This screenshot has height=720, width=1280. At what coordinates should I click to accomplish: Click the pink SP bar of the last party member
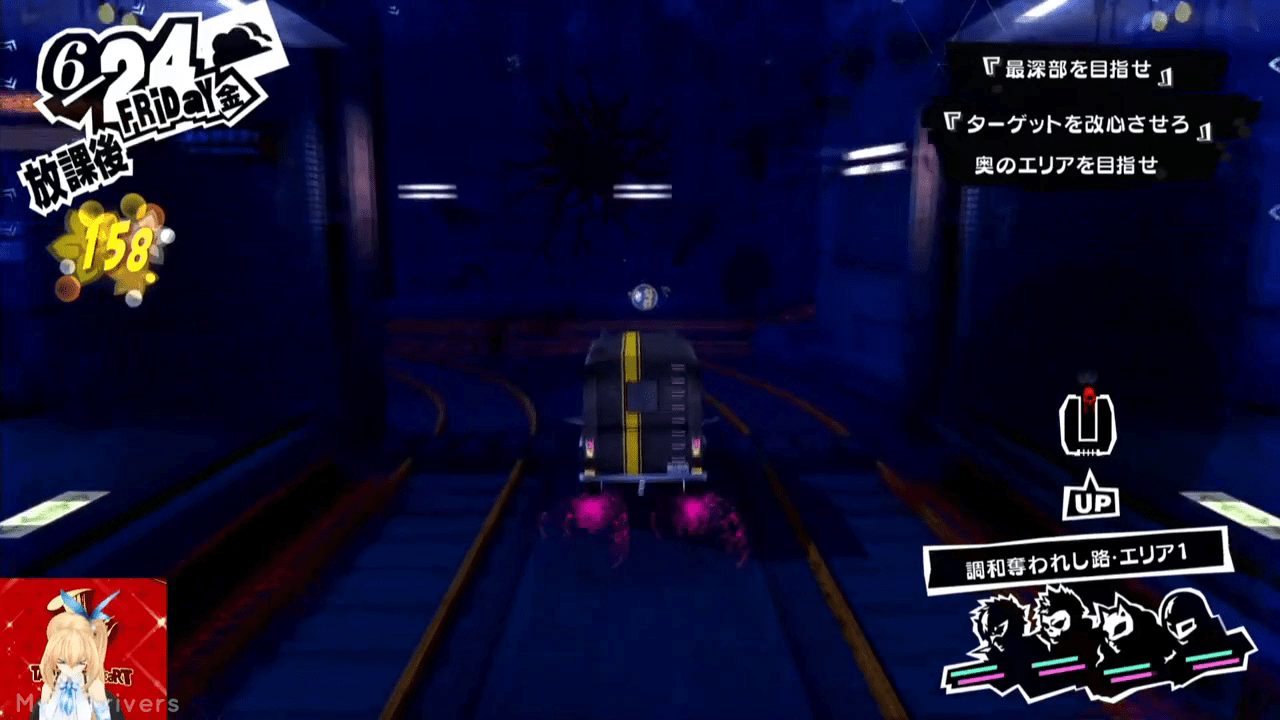pos(1216,663)
